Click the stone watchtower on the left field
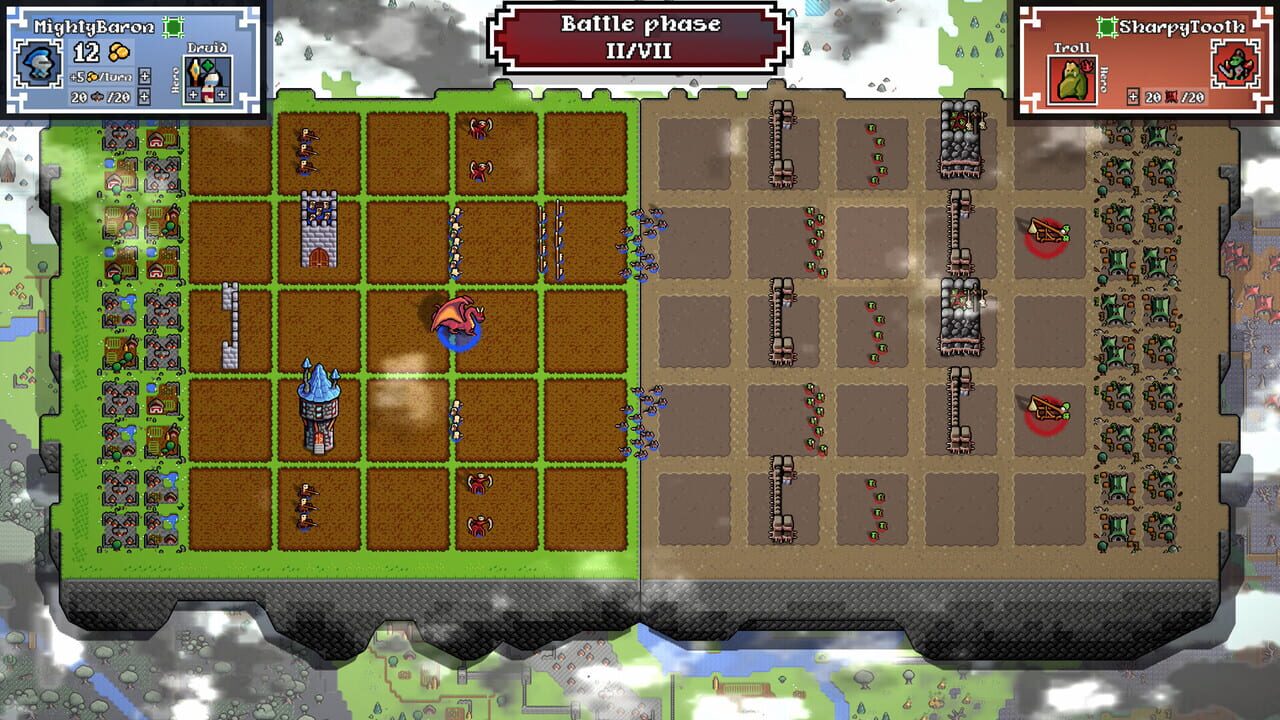Screen dimensions: 1280x720 click(x=318, y=230)
